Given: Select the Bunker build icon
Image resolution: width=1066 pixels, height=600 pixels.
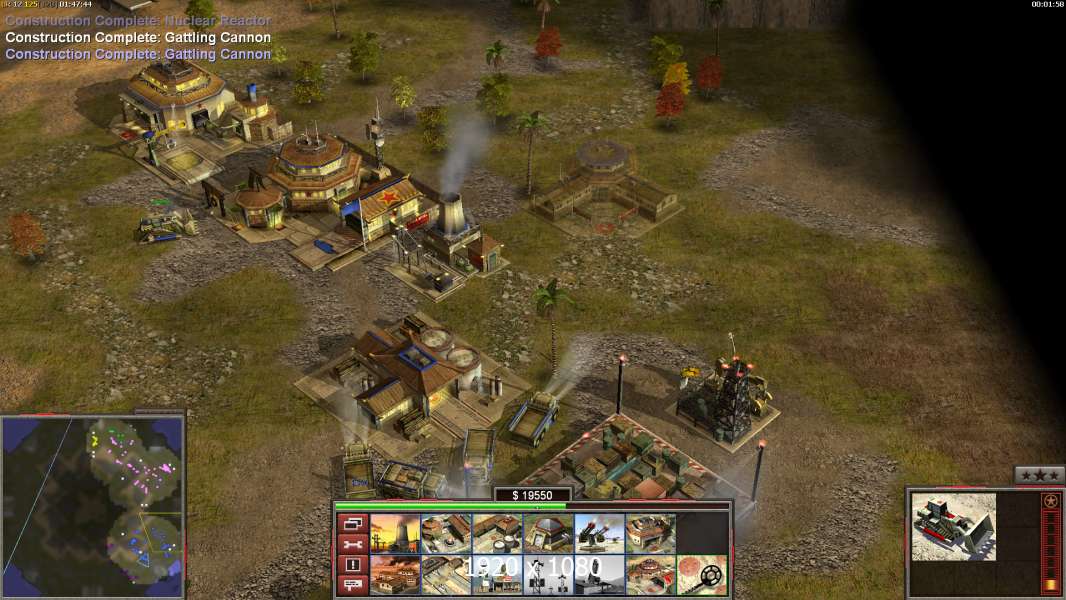Looking at the screenshot, I should (x=548, y=533).
